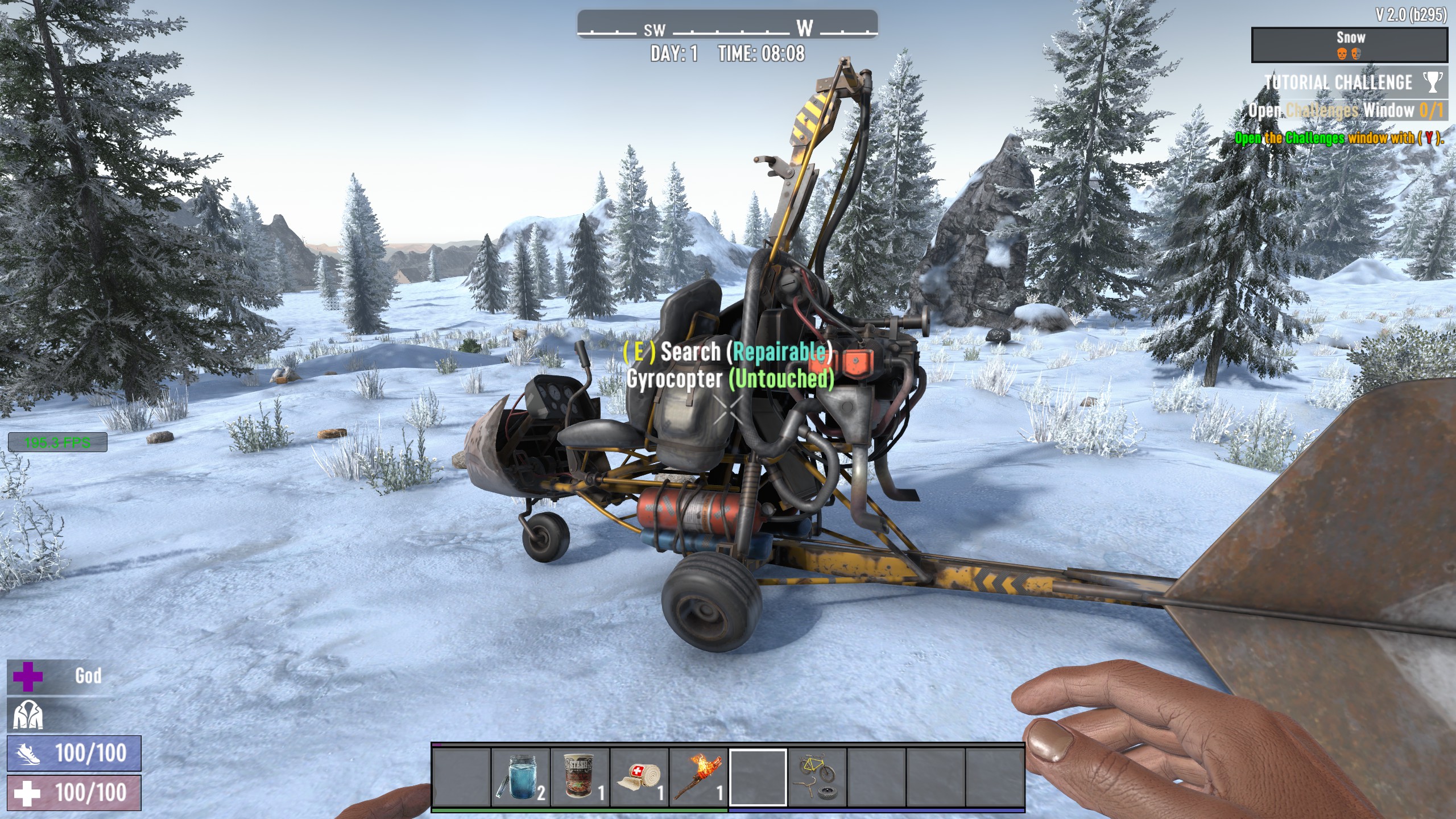1456x819 pixels.
Task: Select the canned chili hotbar slot
Action: (580, 776)
